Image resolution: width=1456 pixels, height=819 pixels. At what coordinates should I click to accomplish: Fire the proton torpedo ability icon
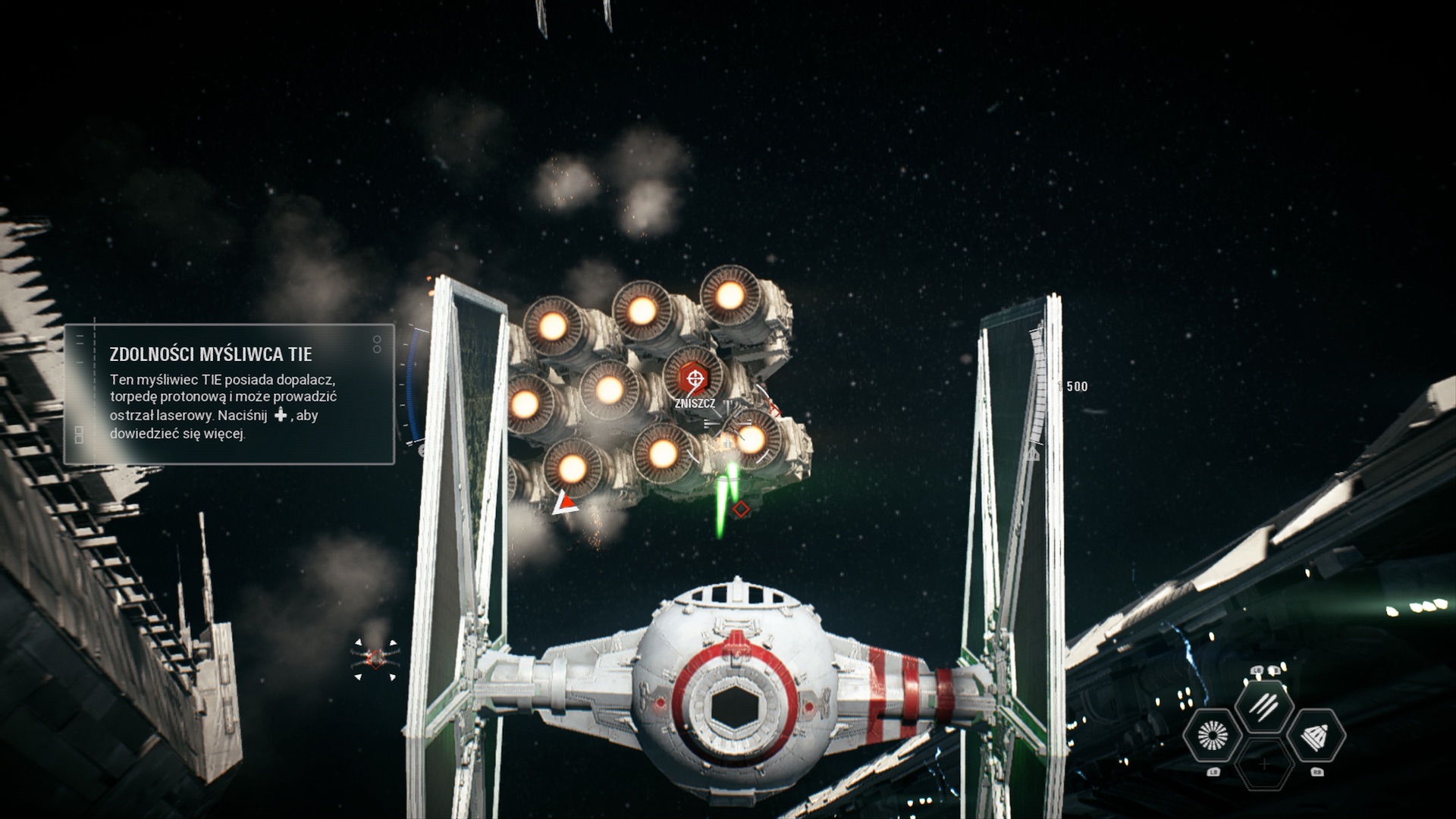pyautogui.click(x=1316, y=735)
